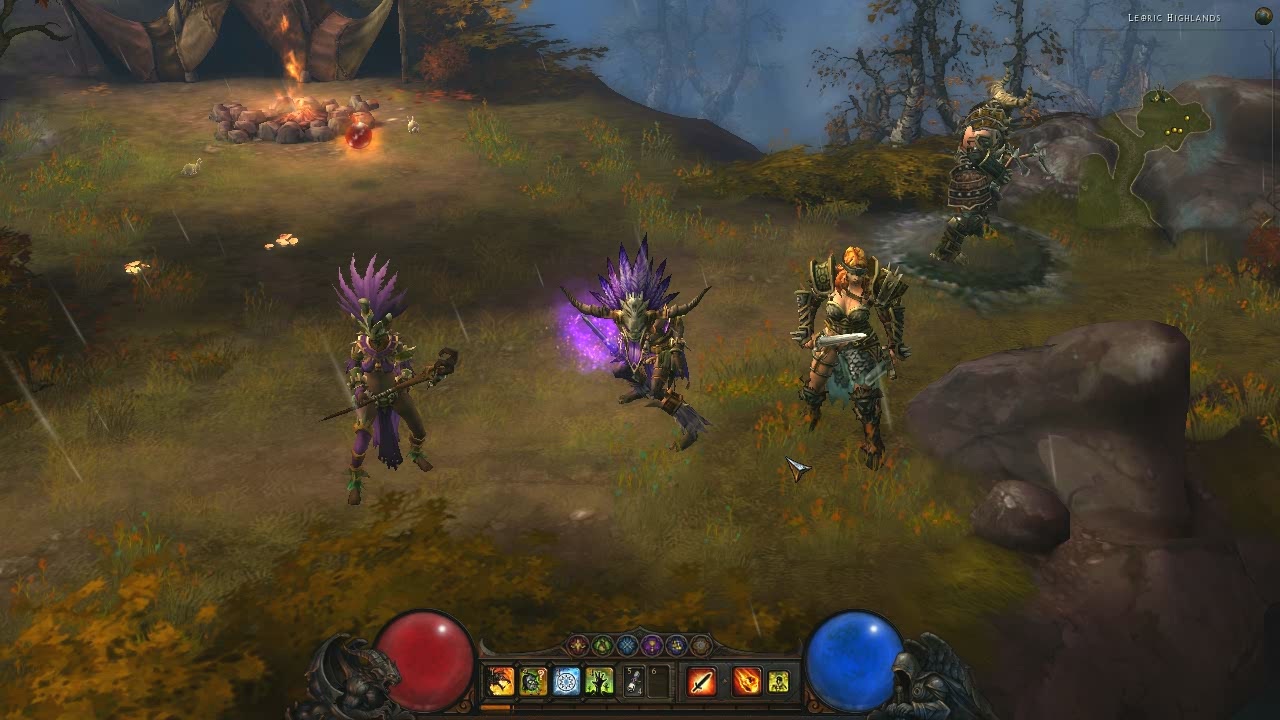The image size is (1280, 720).
Task: Click the yellow-green figure icon
Action: (778, 682)
